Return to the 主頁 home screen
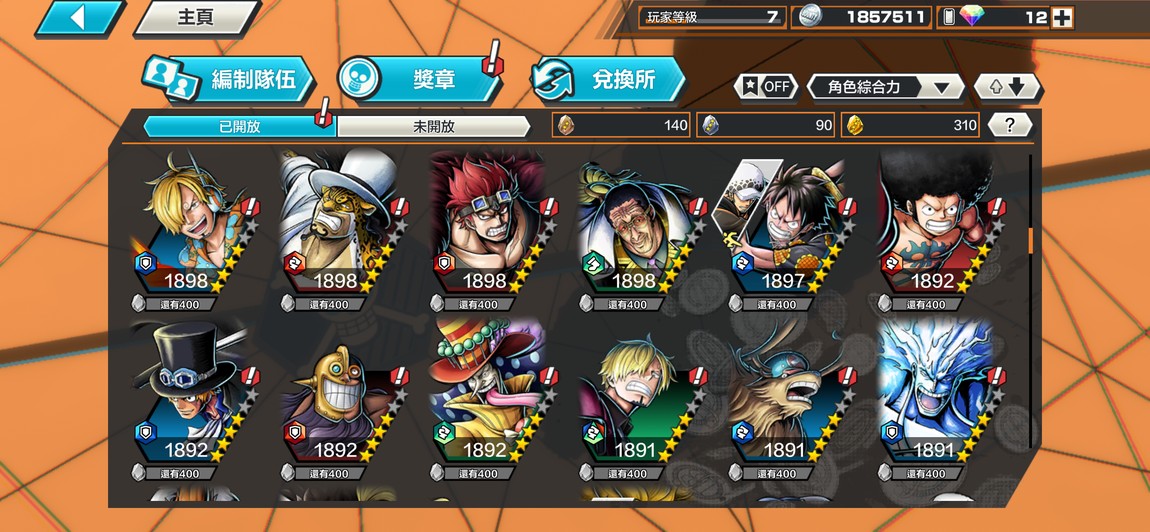Viewport: 1150px width, 532px height. (x=195, y=18)
